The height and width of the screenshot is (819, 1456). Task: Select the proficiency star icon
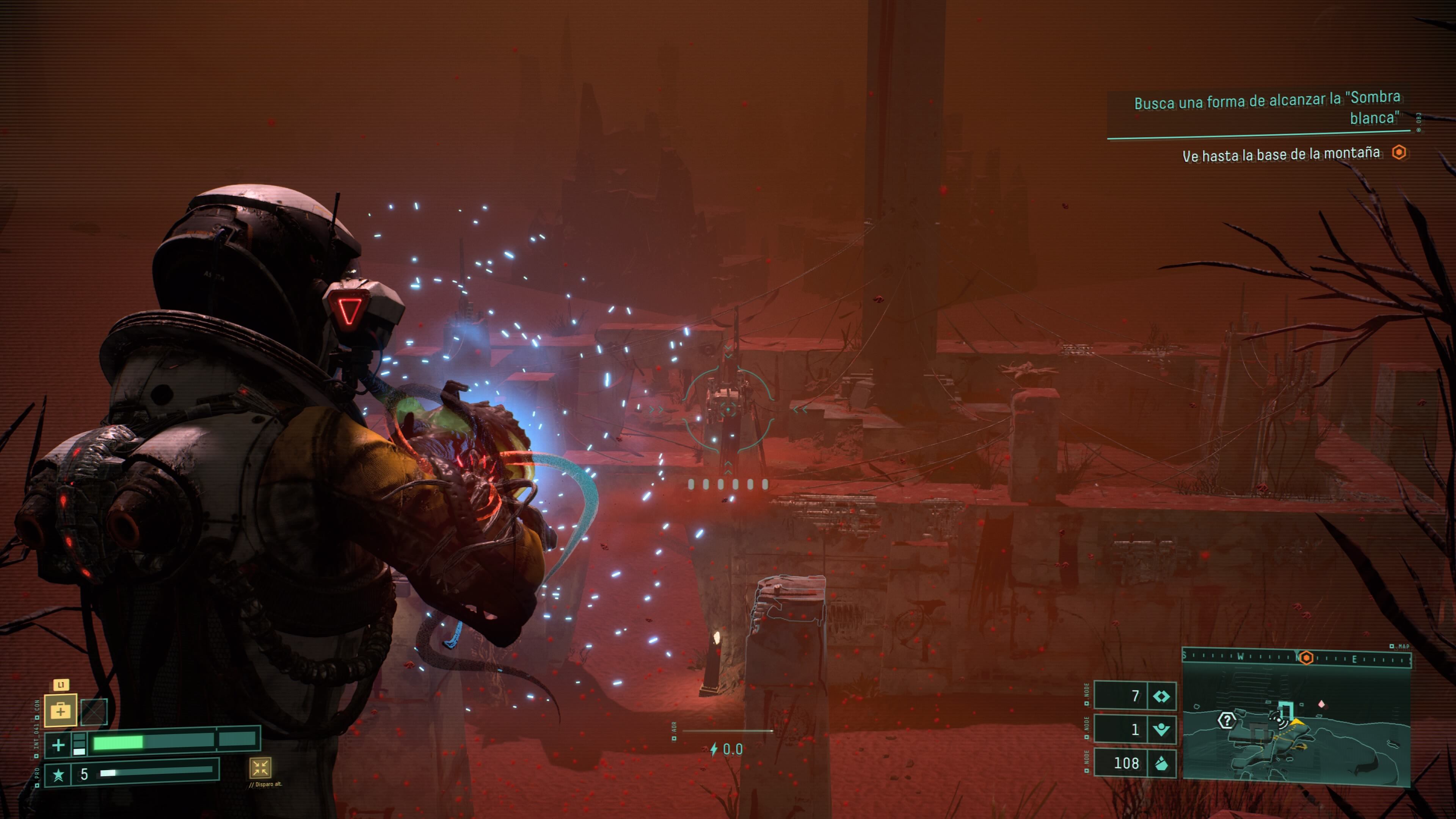click(x=58, y=774)
